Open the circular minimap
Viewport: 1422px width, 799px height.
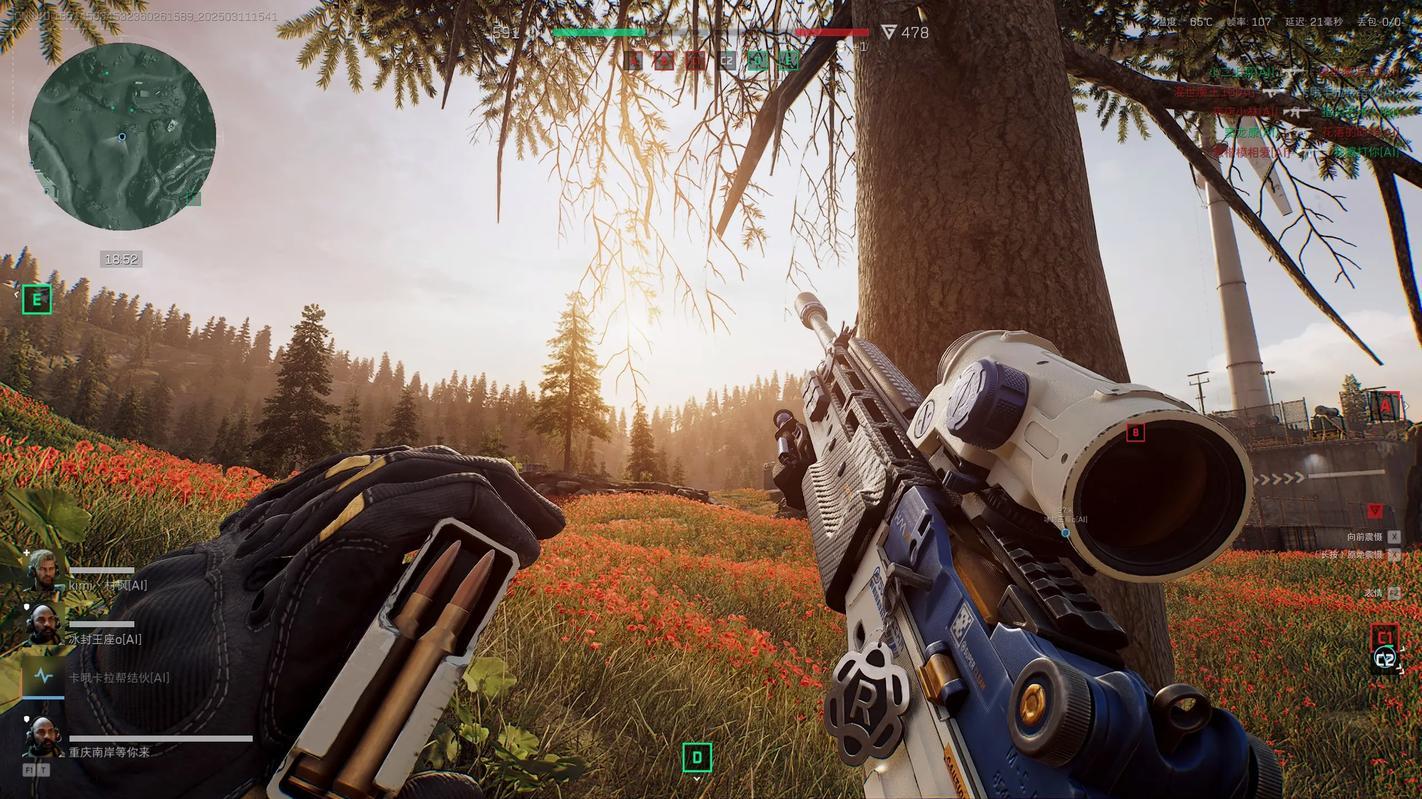(122, 136)
